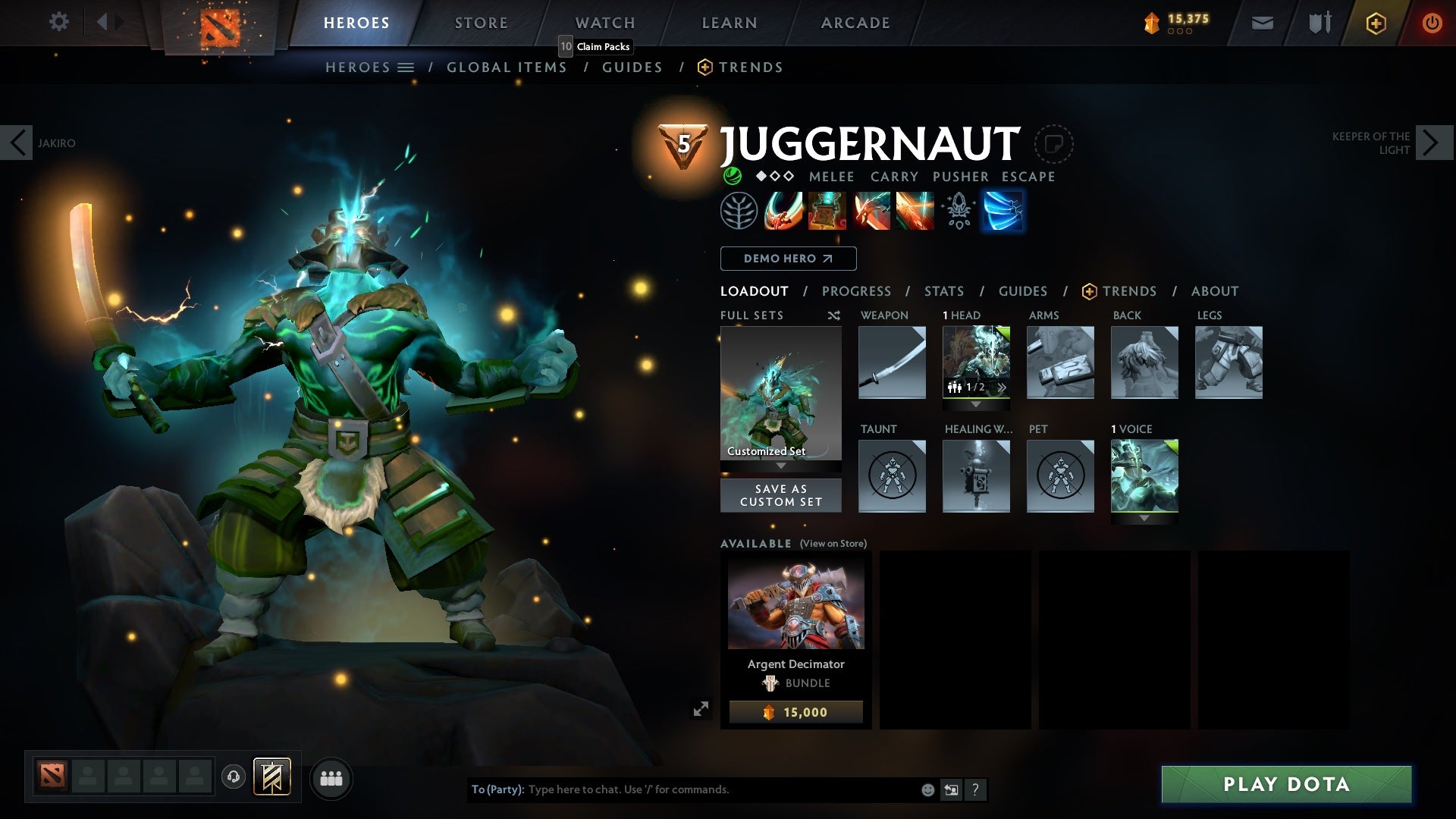Toggle the randomize shuffle icon beside FULL SETS
The width and height of the screenshot is (1456, 819).
coord(833,315)
